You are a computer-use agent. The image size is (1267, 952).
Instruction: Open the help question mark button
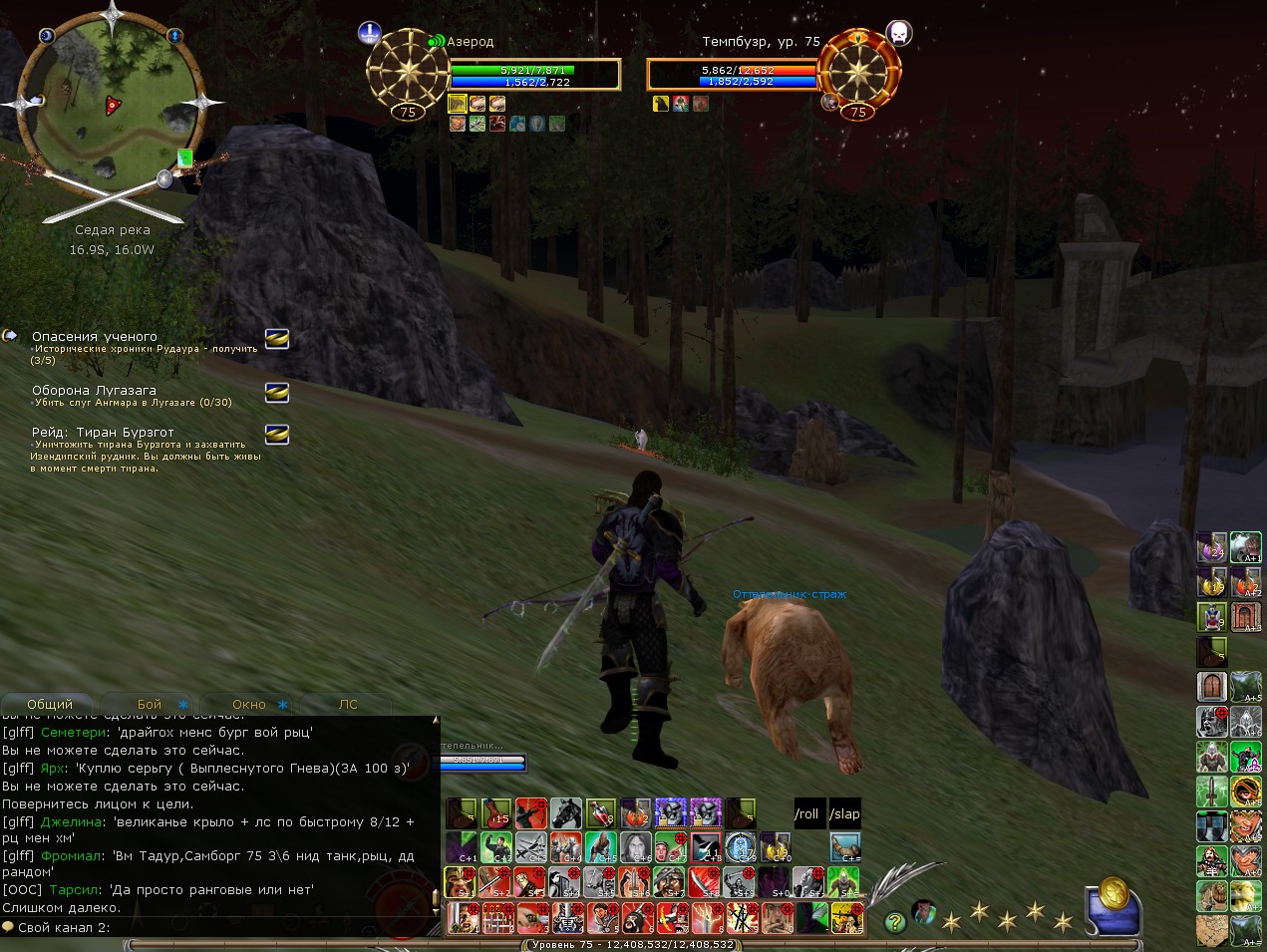pyautogui.click(x=894, y=922)
